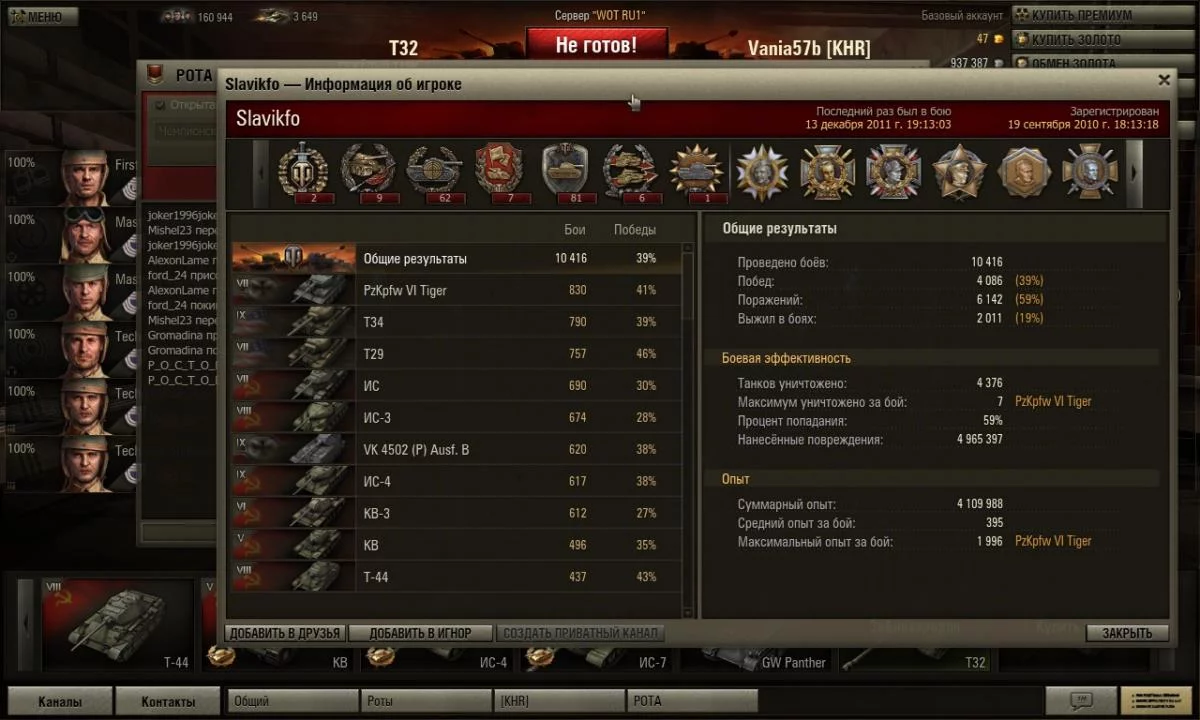The height and width of the screenshot is (720, 1200).
Task: Close the player info window with X
Action: pyautogui.click(x=1163, y=81)
